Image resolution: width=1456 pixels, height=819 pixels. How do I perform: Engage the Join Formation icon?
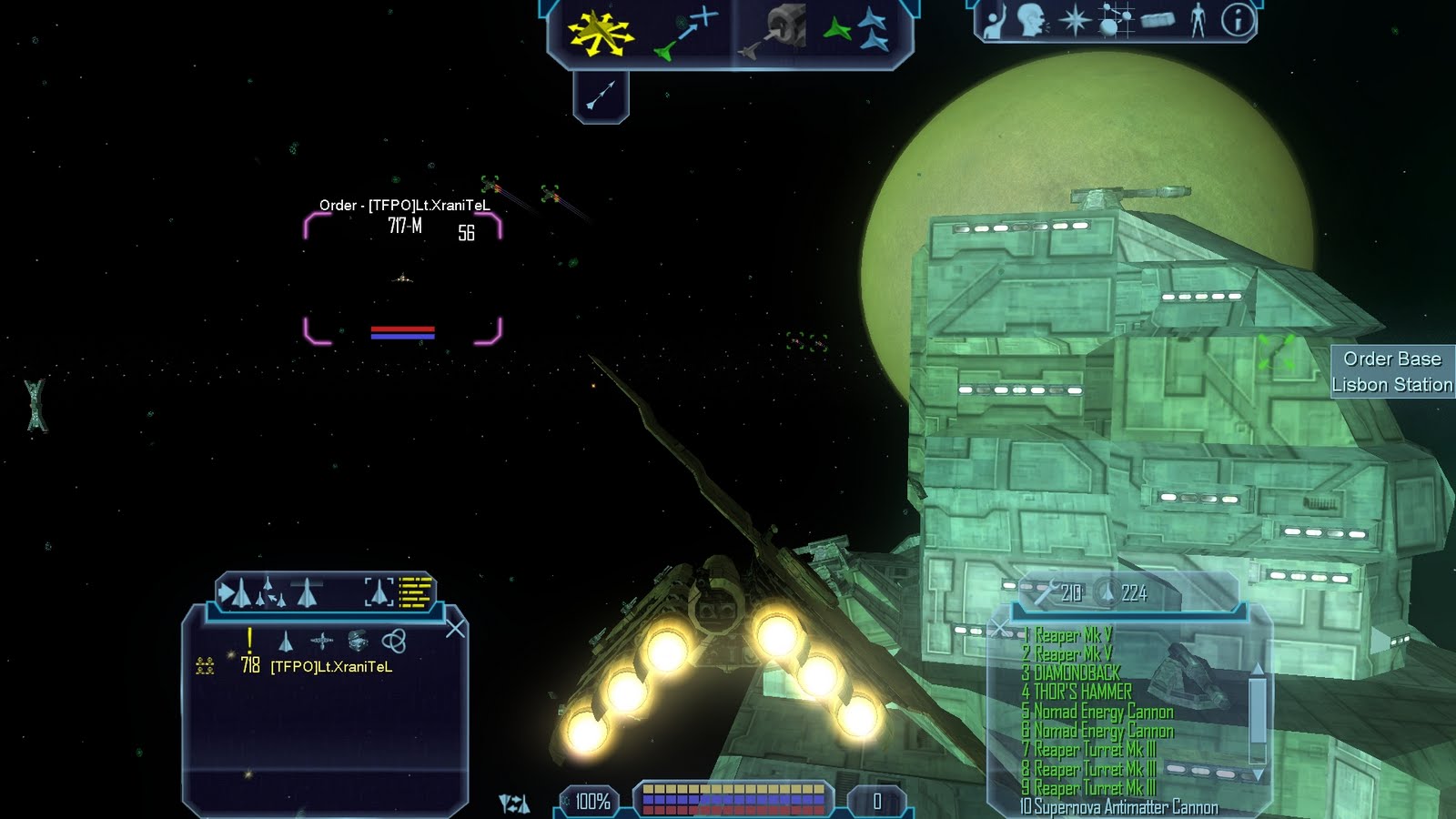click(858, 33)
